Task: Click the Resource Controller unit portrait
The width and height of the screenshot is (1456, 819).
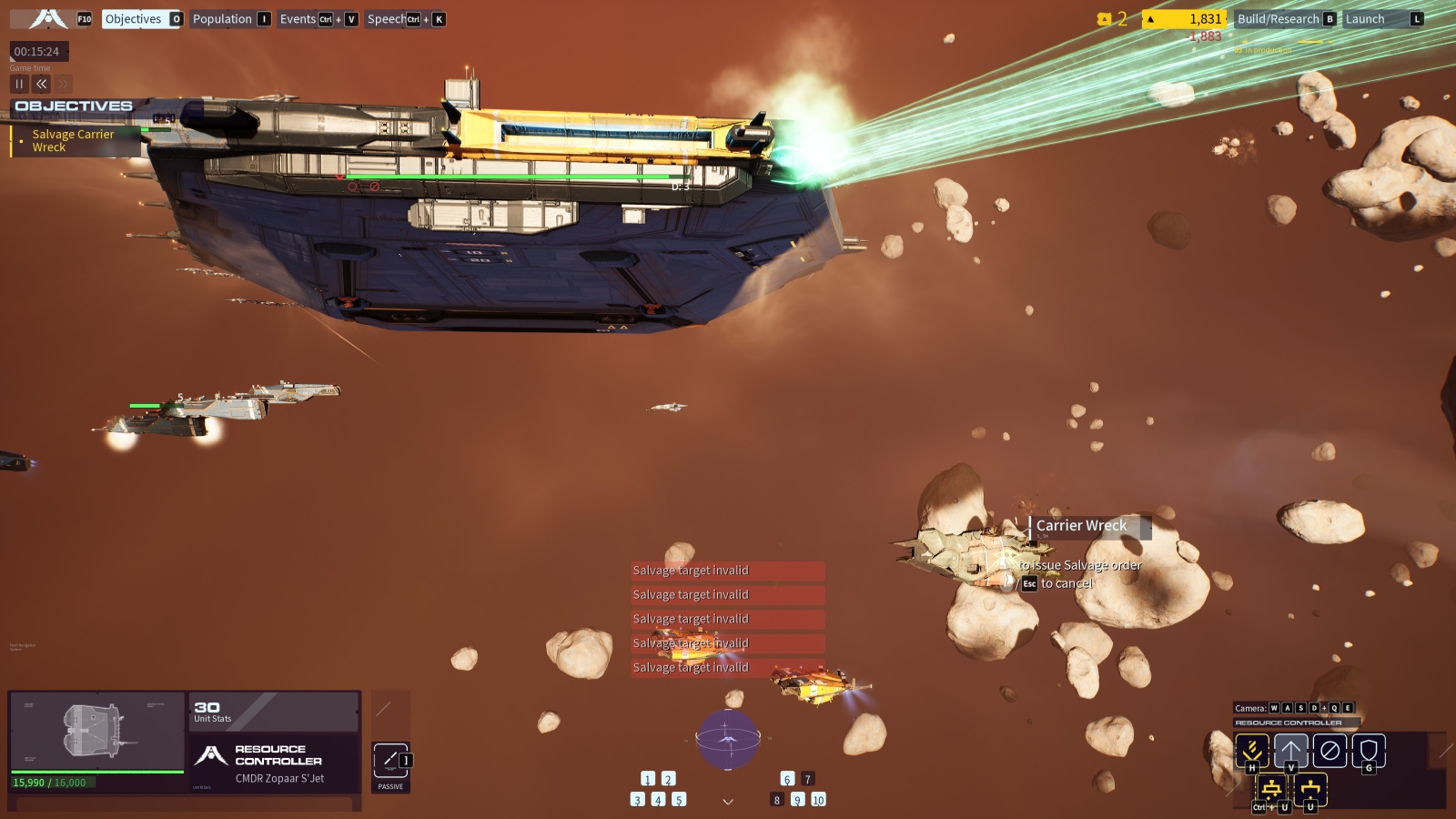Action: [96, 732]
